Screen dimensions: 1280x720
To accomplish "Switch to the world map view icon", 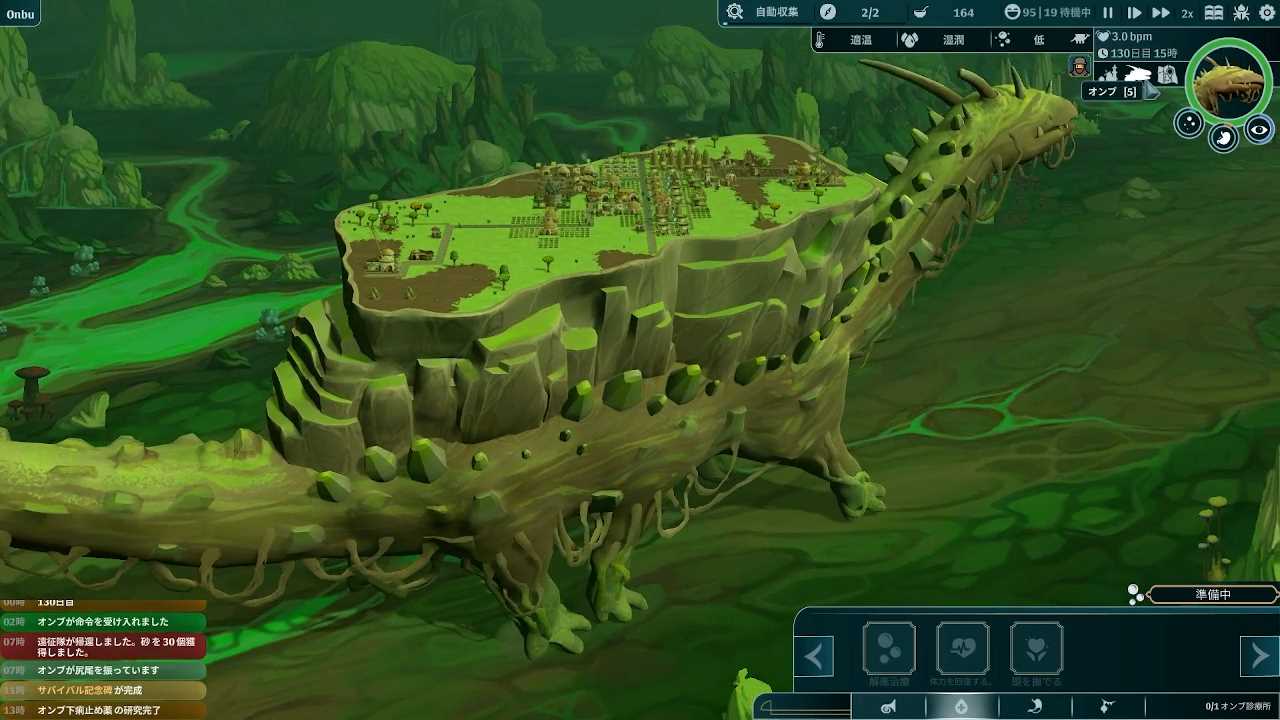I will [1167, 74].
